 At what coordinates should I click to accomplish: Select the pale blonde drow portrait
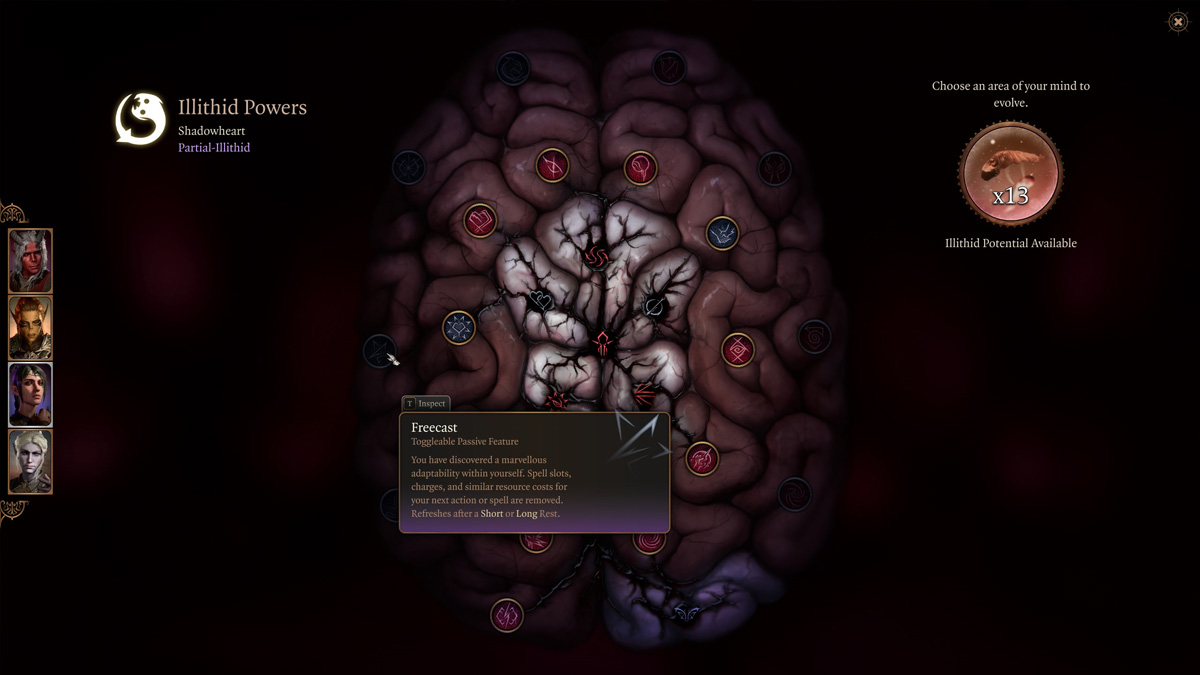[31, 462]
